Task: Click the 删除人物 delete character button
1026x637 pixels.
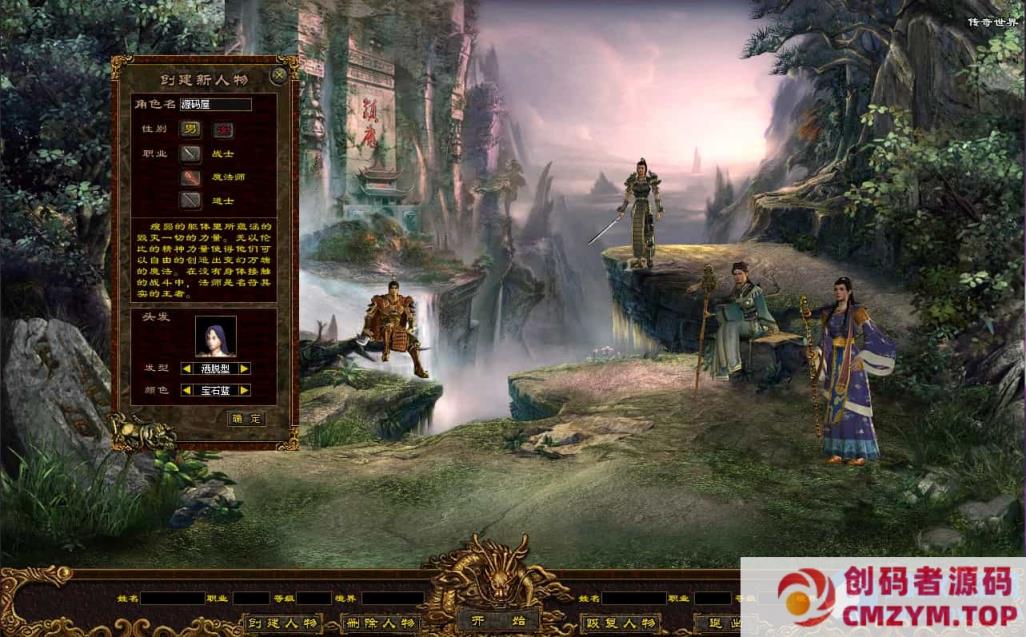Action: click(381, 623)
